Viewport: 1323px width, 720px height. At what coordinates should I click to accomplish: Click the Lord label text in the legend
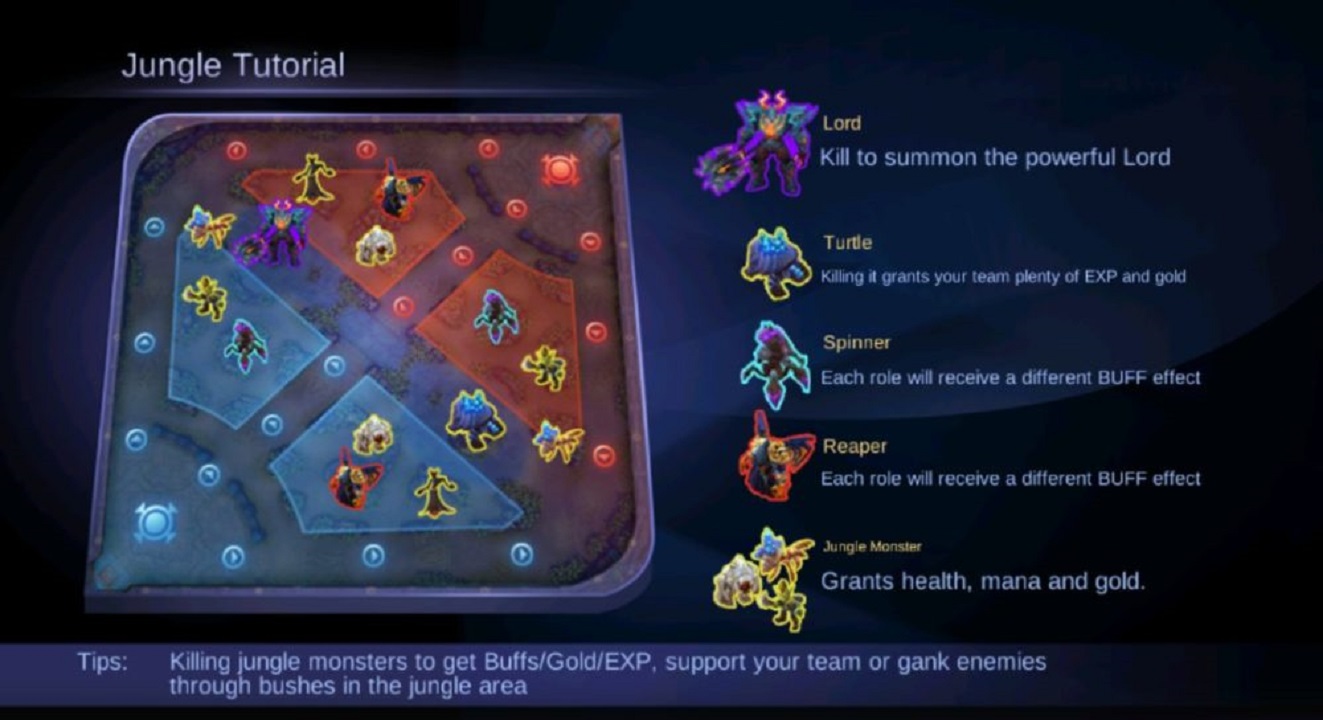(842, 124)
